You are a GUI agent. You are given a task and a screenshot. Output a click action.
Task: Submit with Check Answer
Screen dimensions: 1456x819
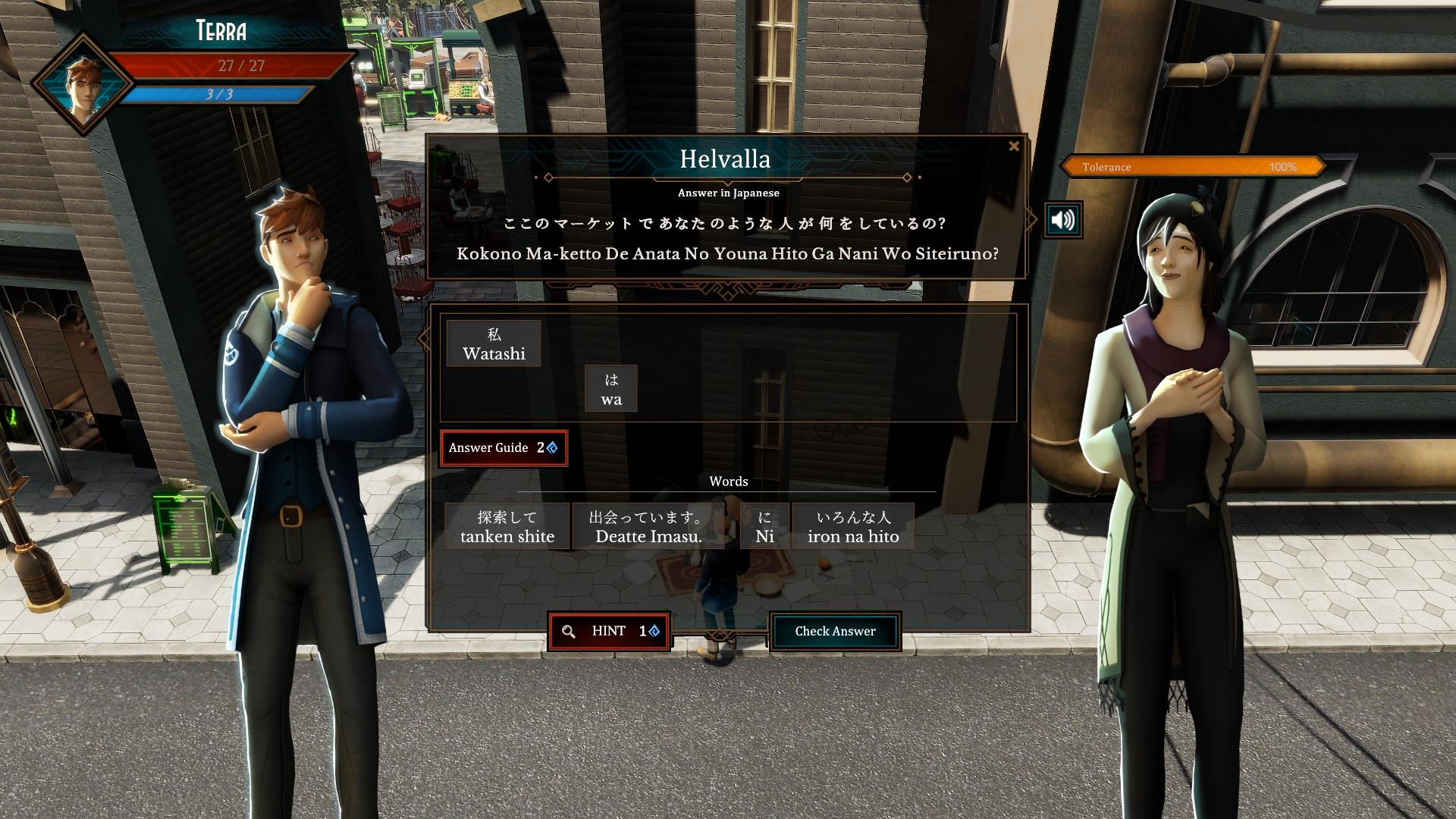835,631
